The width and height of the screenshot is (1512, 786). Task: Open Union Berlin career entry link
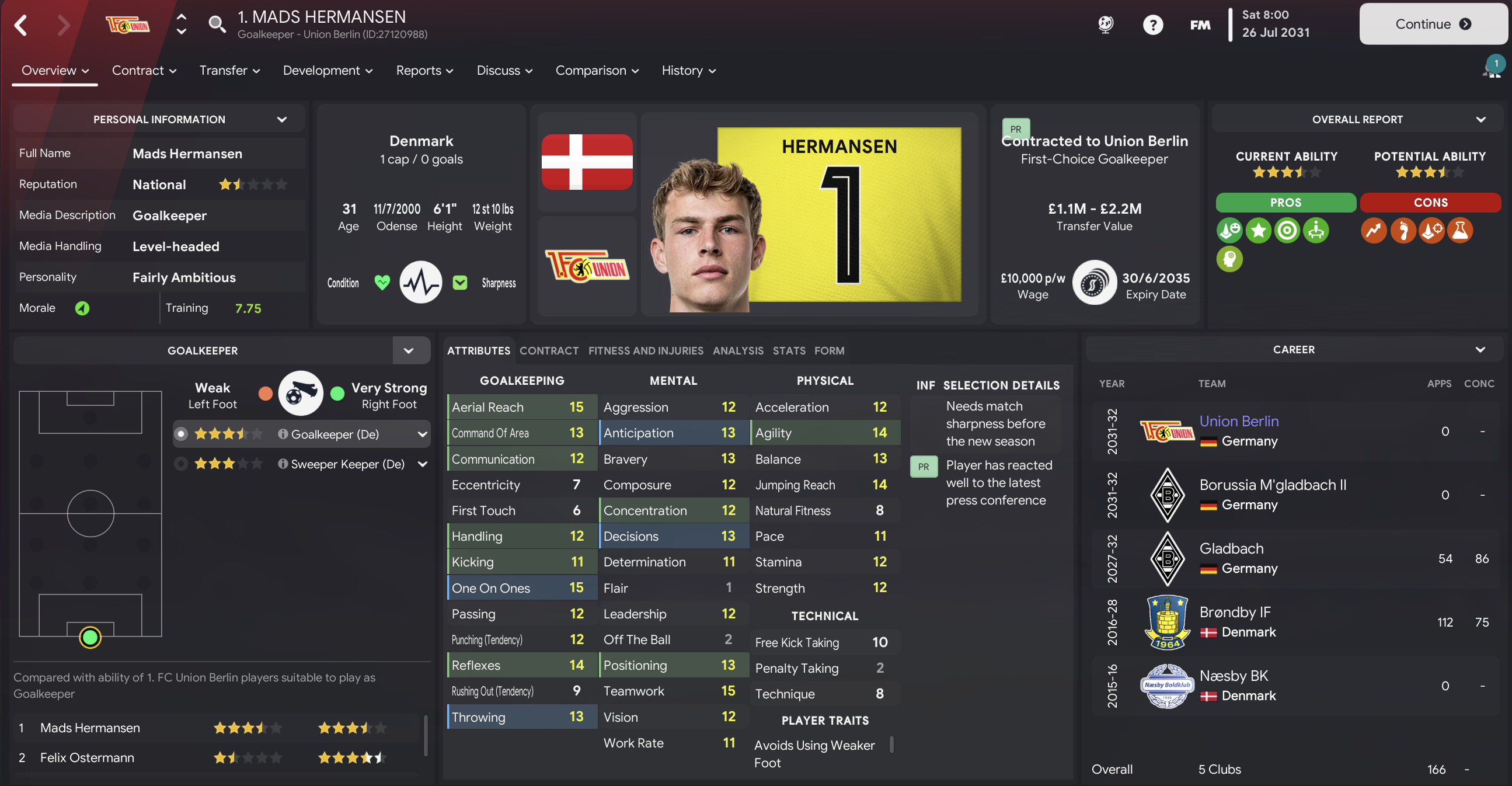tap(1238, 421)
